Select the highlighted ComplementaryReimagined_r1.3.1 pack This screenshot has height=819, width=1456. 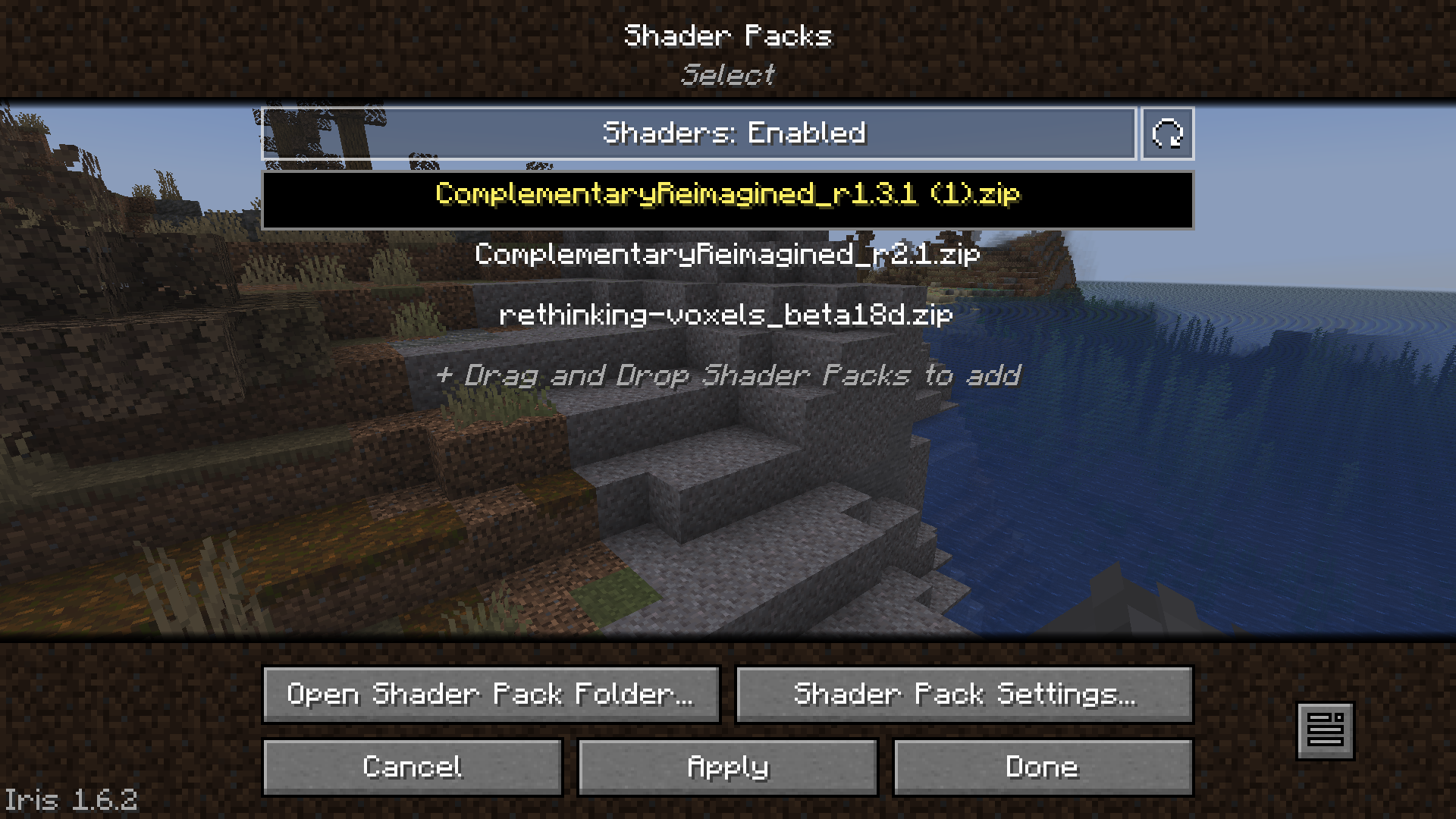pos(728,196)
